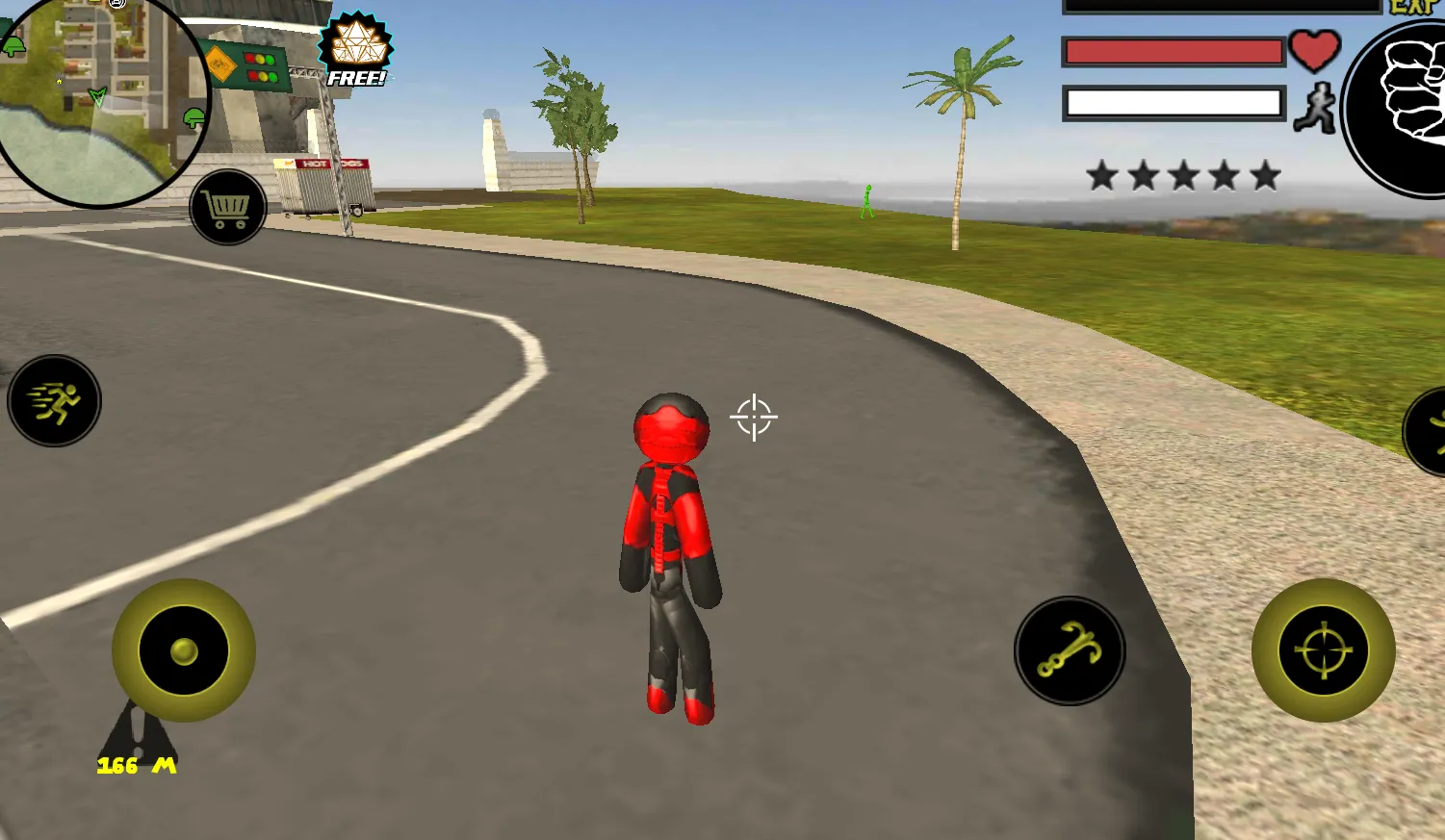Tap the EXP label at top right
Image resolution: width=1445 pixels, height=840 pixels.
click(1412, 8)
